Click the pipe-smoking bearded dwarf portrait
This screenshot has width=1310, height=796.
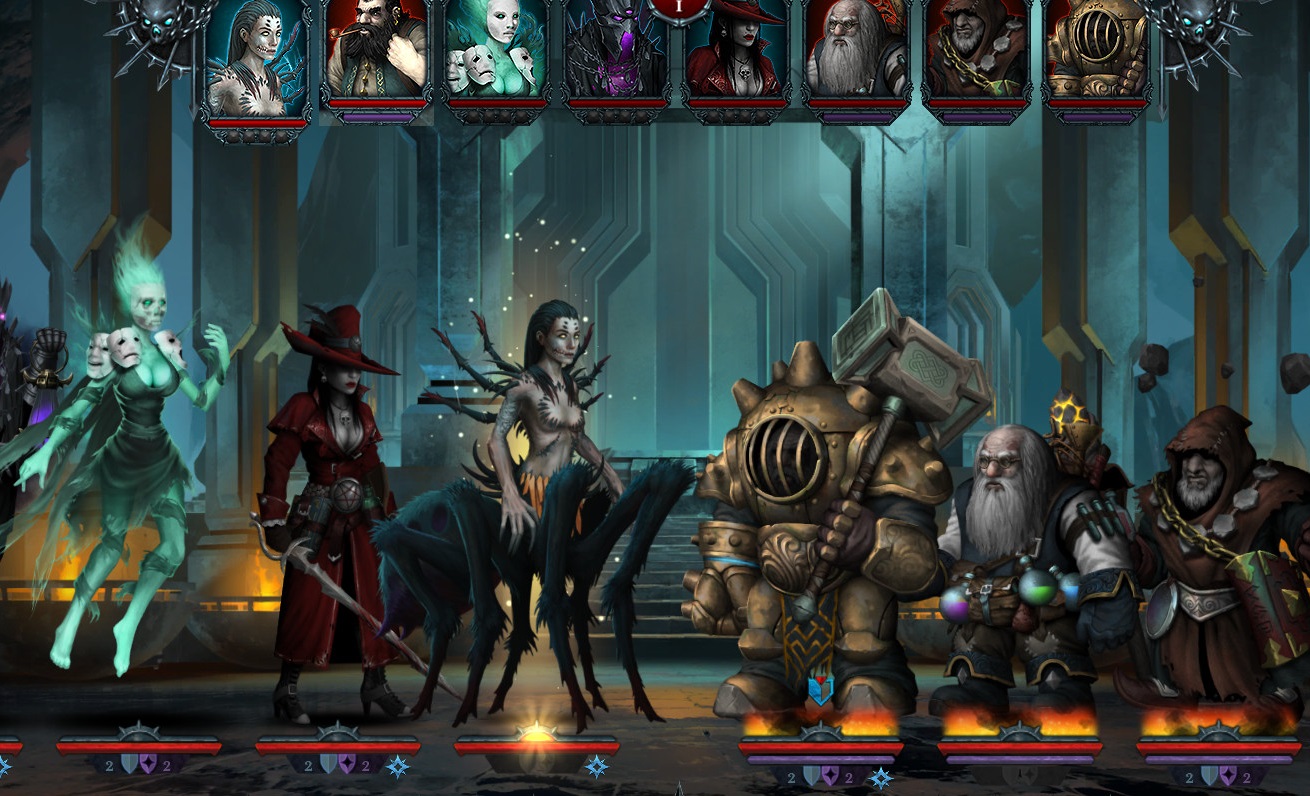click(x=377, y=48)
